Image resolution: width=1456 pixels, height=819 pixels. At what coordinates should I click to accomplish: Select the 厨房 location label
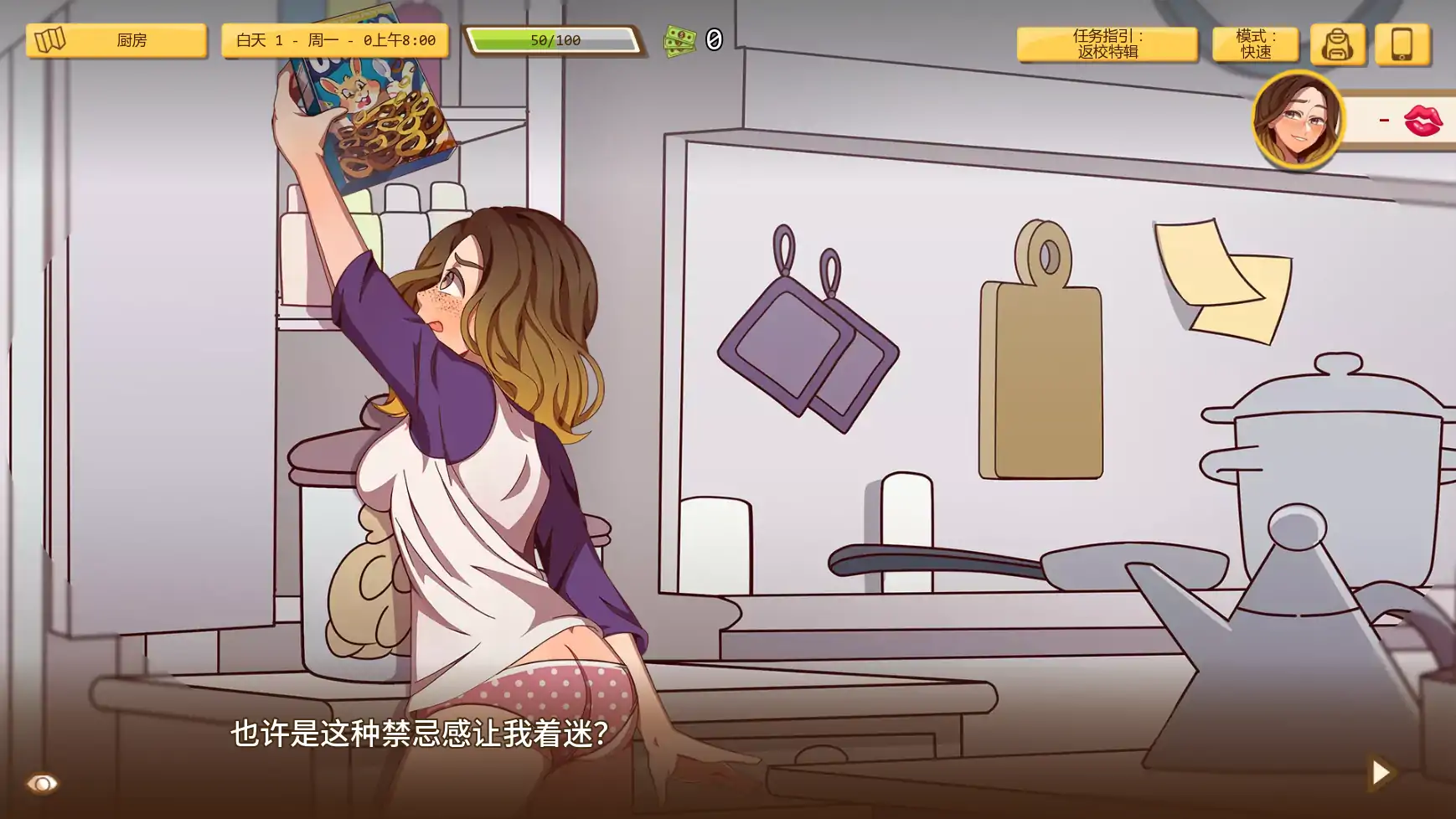[x=130, y=39]
